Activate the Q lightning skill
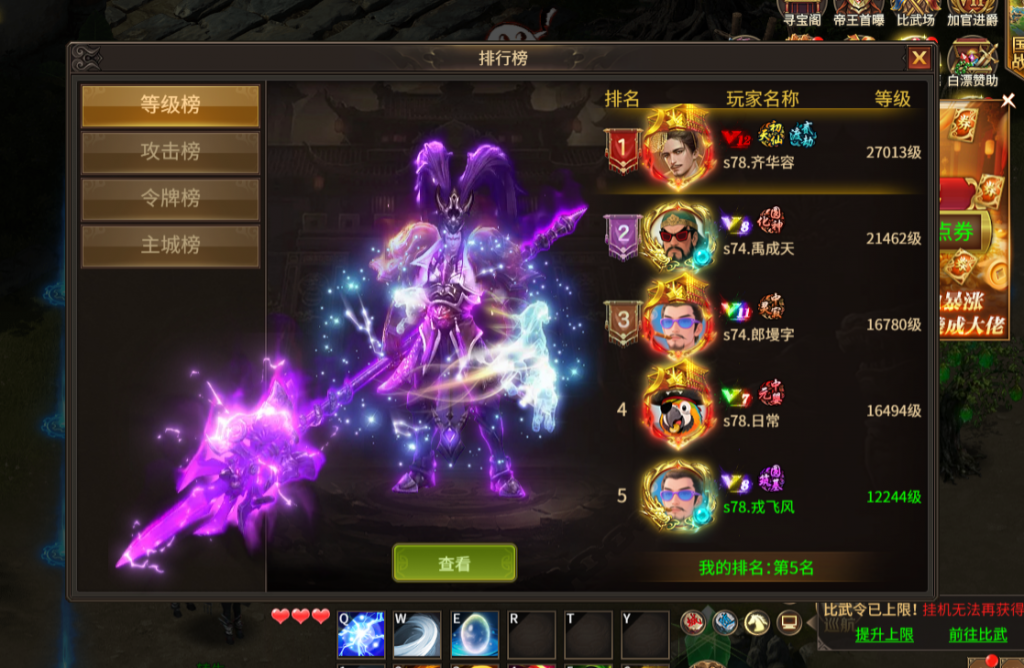 point(361,634)
